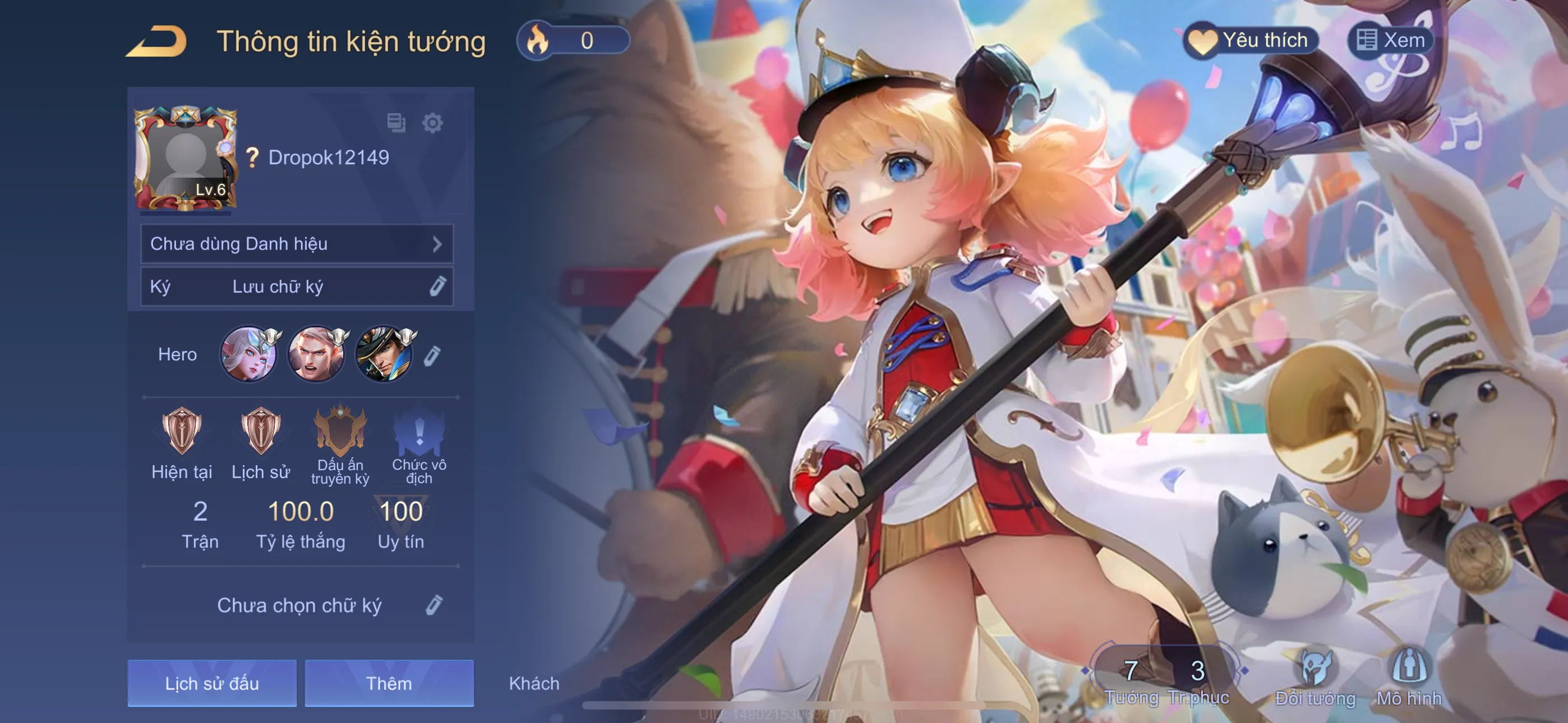Open the Dấu ấn truyền kỳ badge
1568x723 pixels.
tap(340, 432)
